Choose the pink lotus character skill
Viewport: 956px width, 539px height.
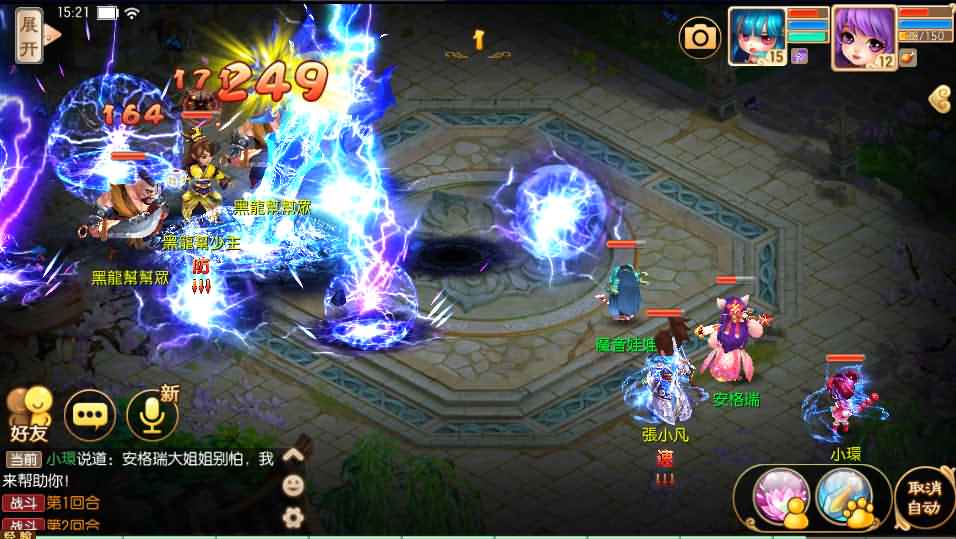(x=775, y=495)
